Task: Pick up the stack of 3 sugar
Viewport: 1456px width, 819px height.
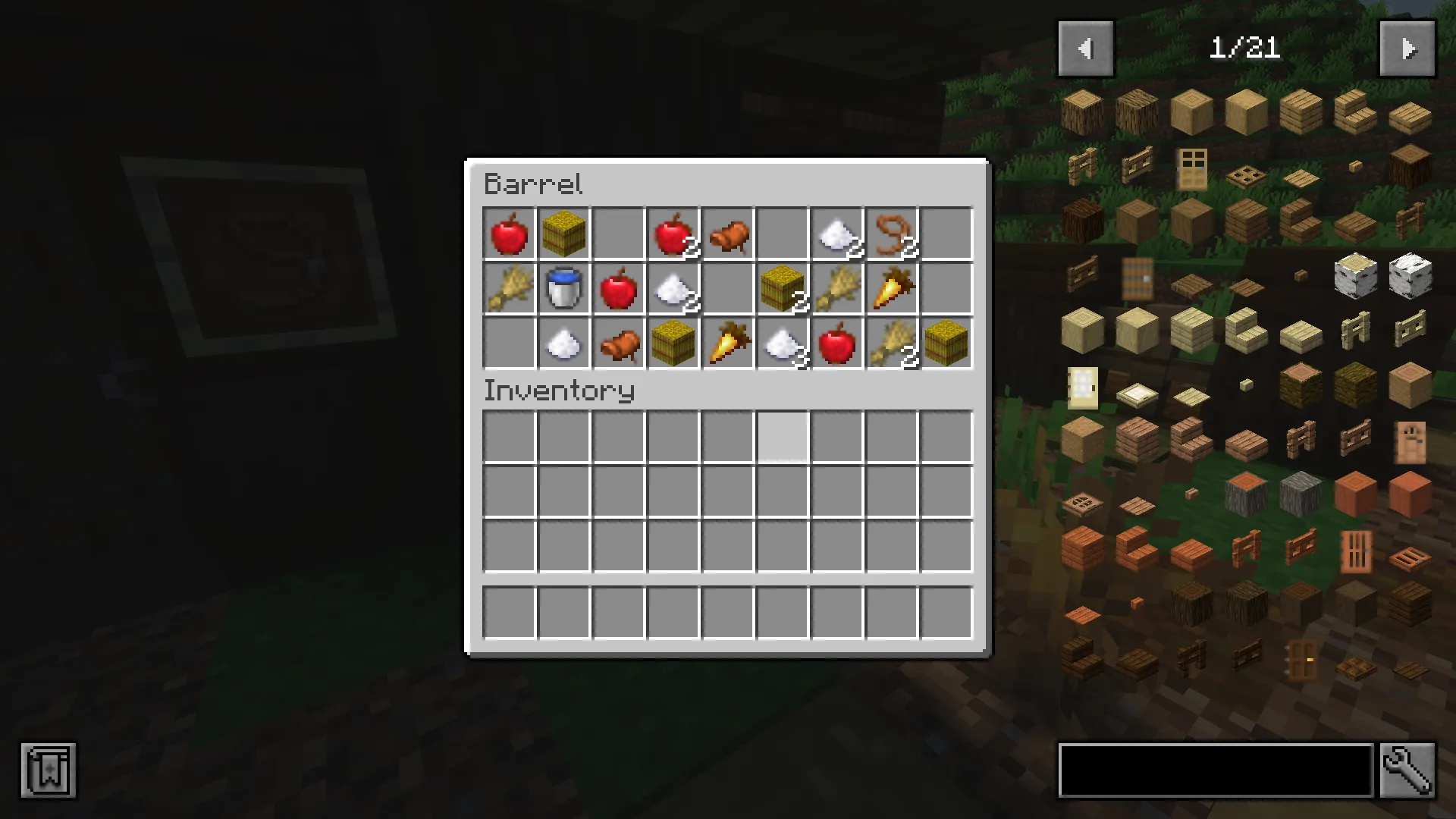Action: tap(783, 344)
